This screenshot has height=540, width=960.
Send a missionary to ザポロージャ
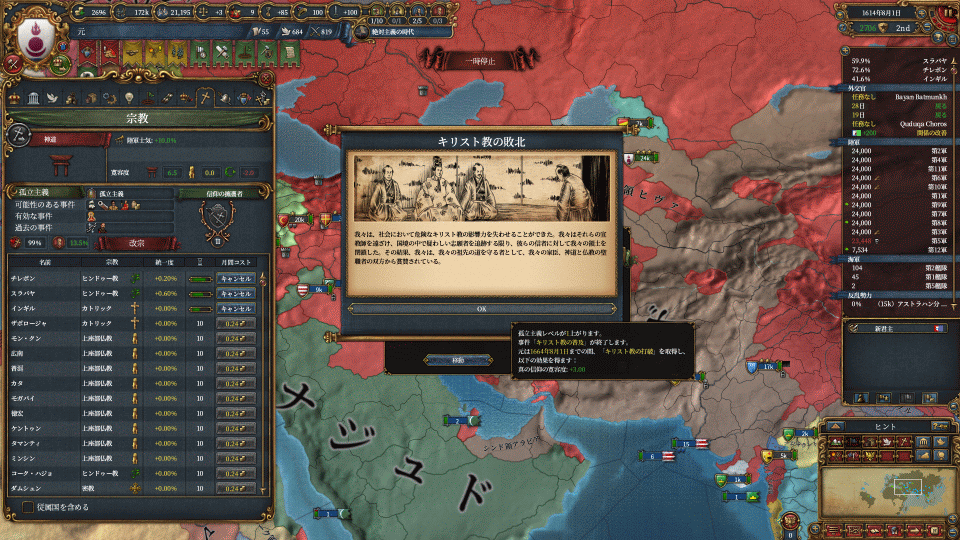pos(235,324)
